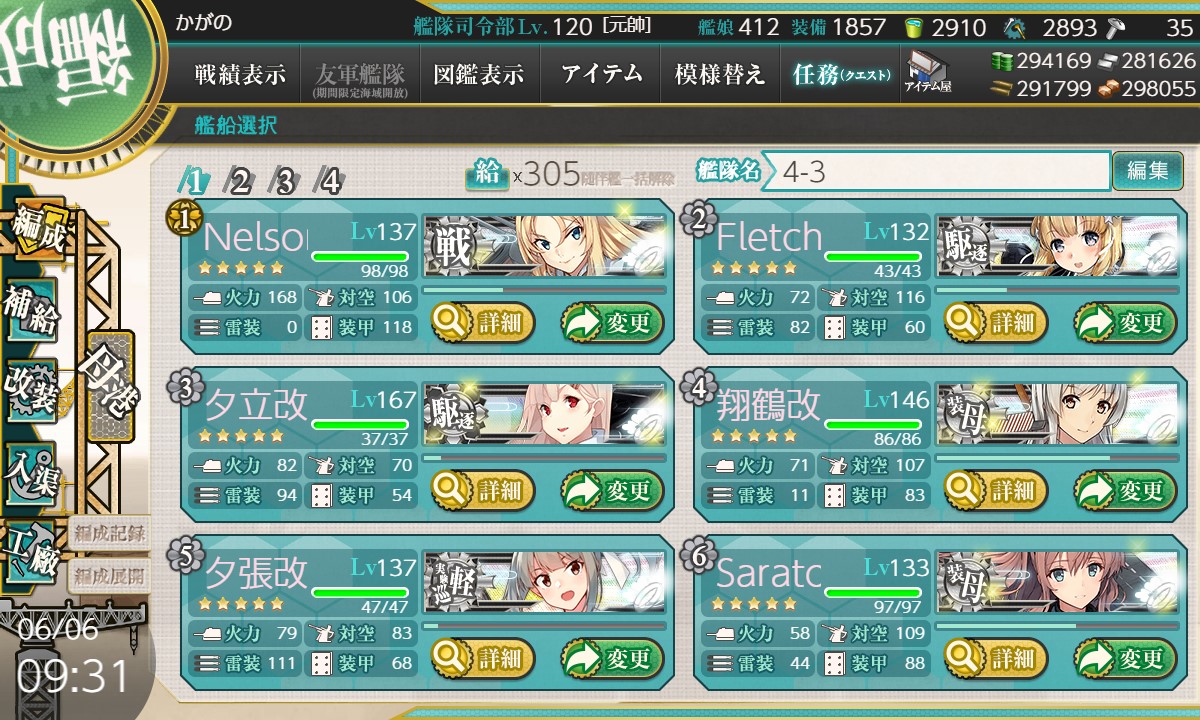Open the 図鑑表示 encyclopedia menu
This screenshot has width=1200, height=720.
pyautogui.click(x=479, y=74)
